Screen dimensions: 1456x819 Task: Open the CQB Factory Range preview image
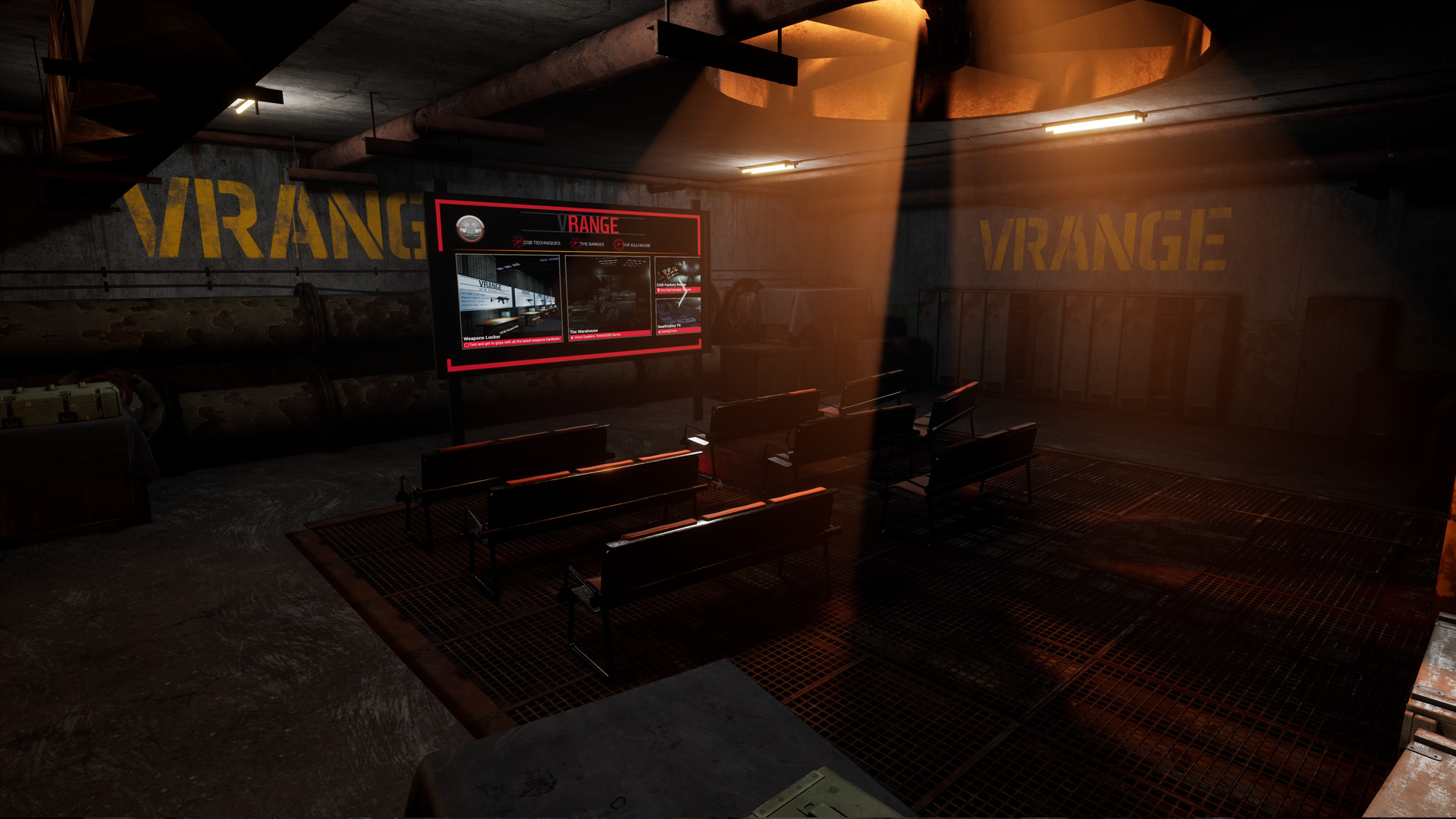676,270
